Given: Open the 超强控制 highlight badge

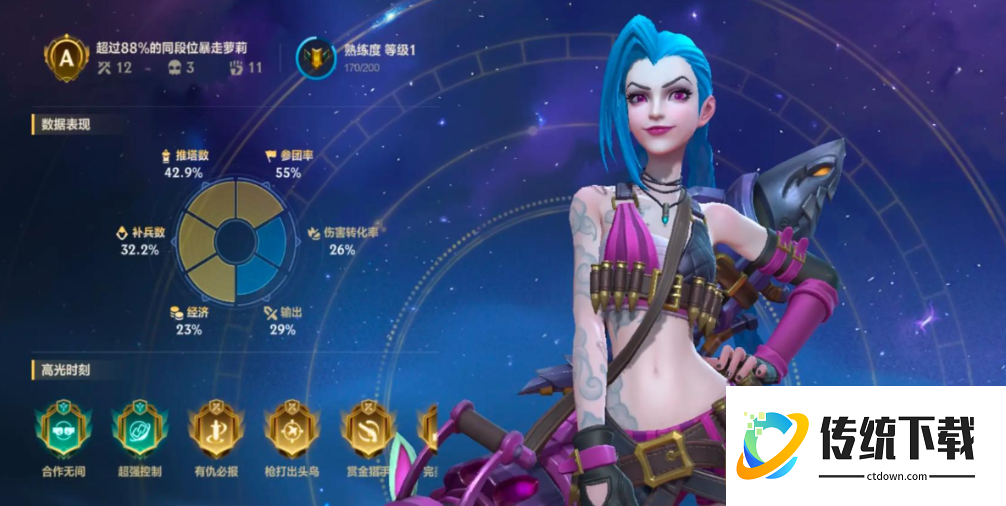Looking at the screenshot, I should coord(137,428).
